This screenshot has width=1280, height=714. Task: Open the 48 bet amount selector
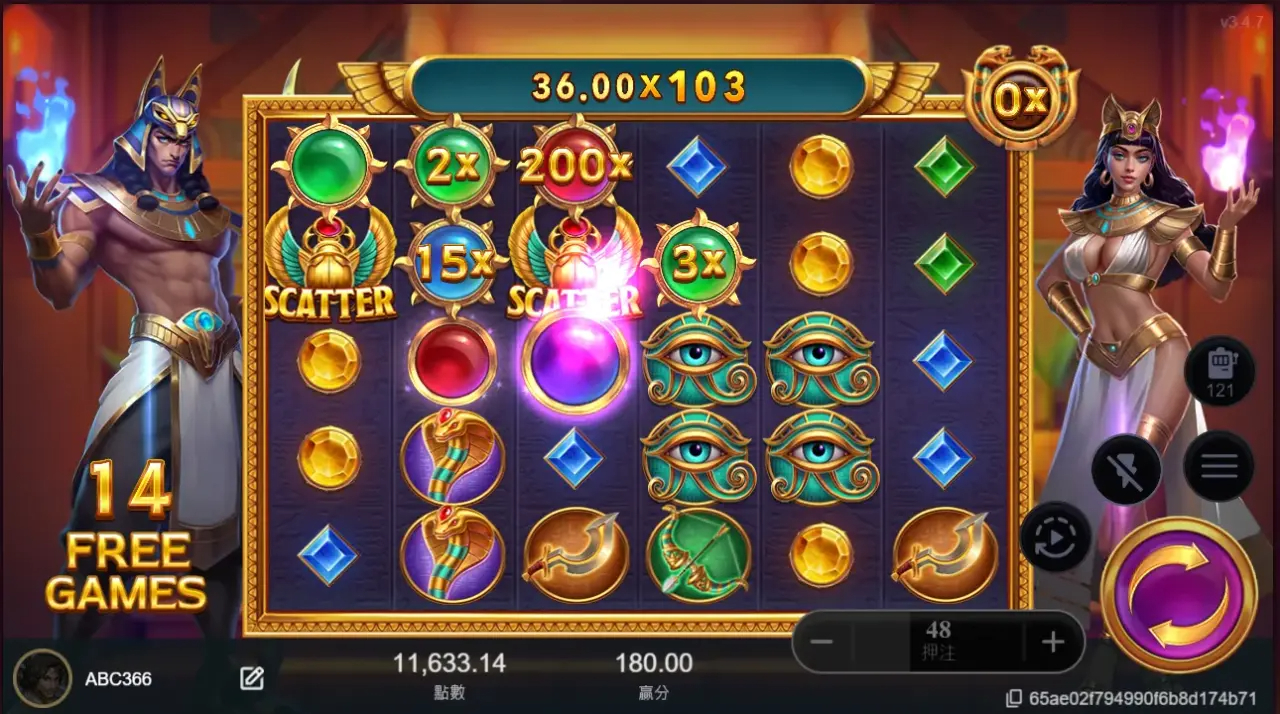[938, 641]
